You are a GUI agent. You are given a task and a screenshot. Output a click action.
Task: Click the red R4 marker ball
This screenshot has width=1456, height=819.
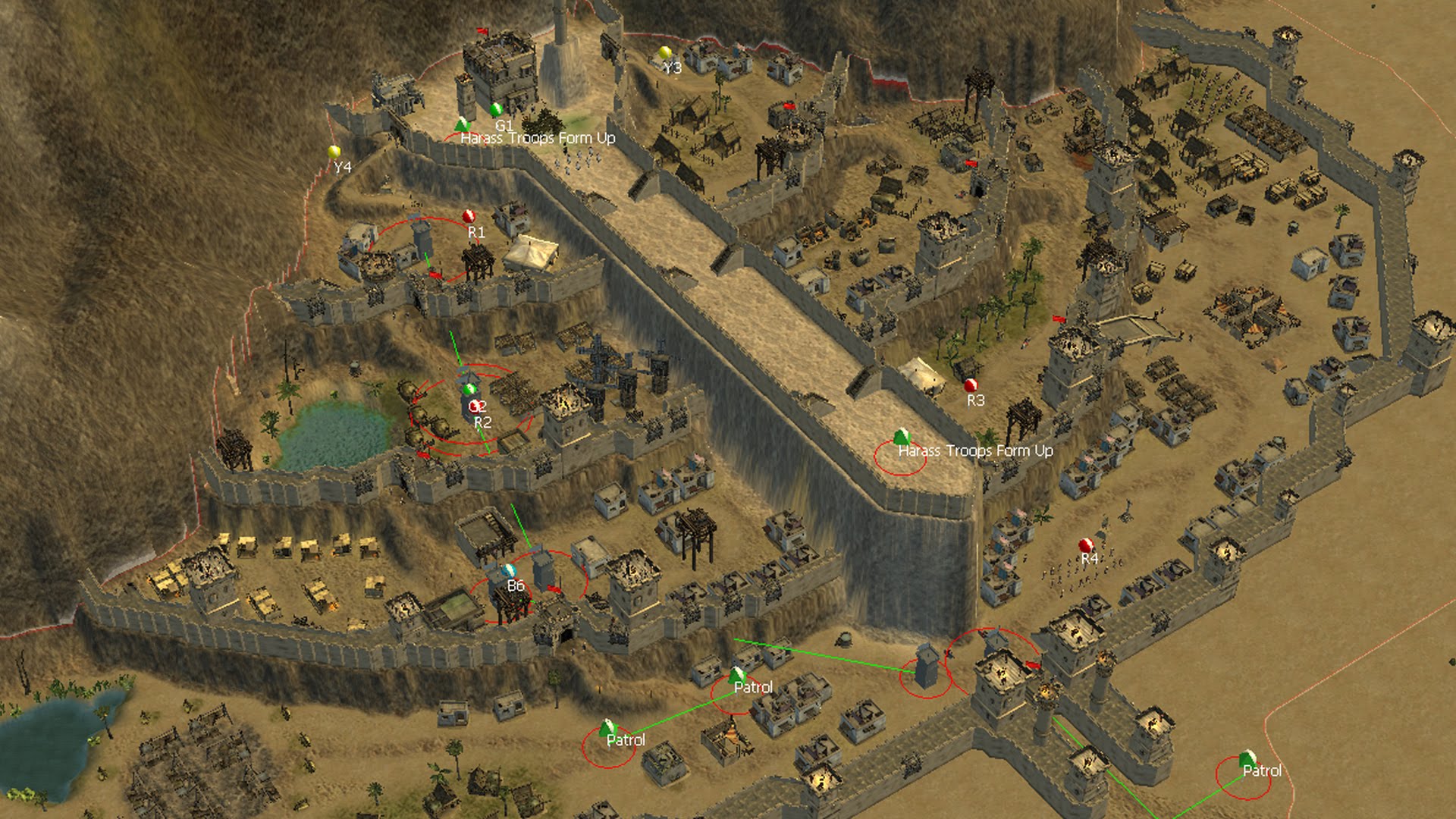point(1086,545)
